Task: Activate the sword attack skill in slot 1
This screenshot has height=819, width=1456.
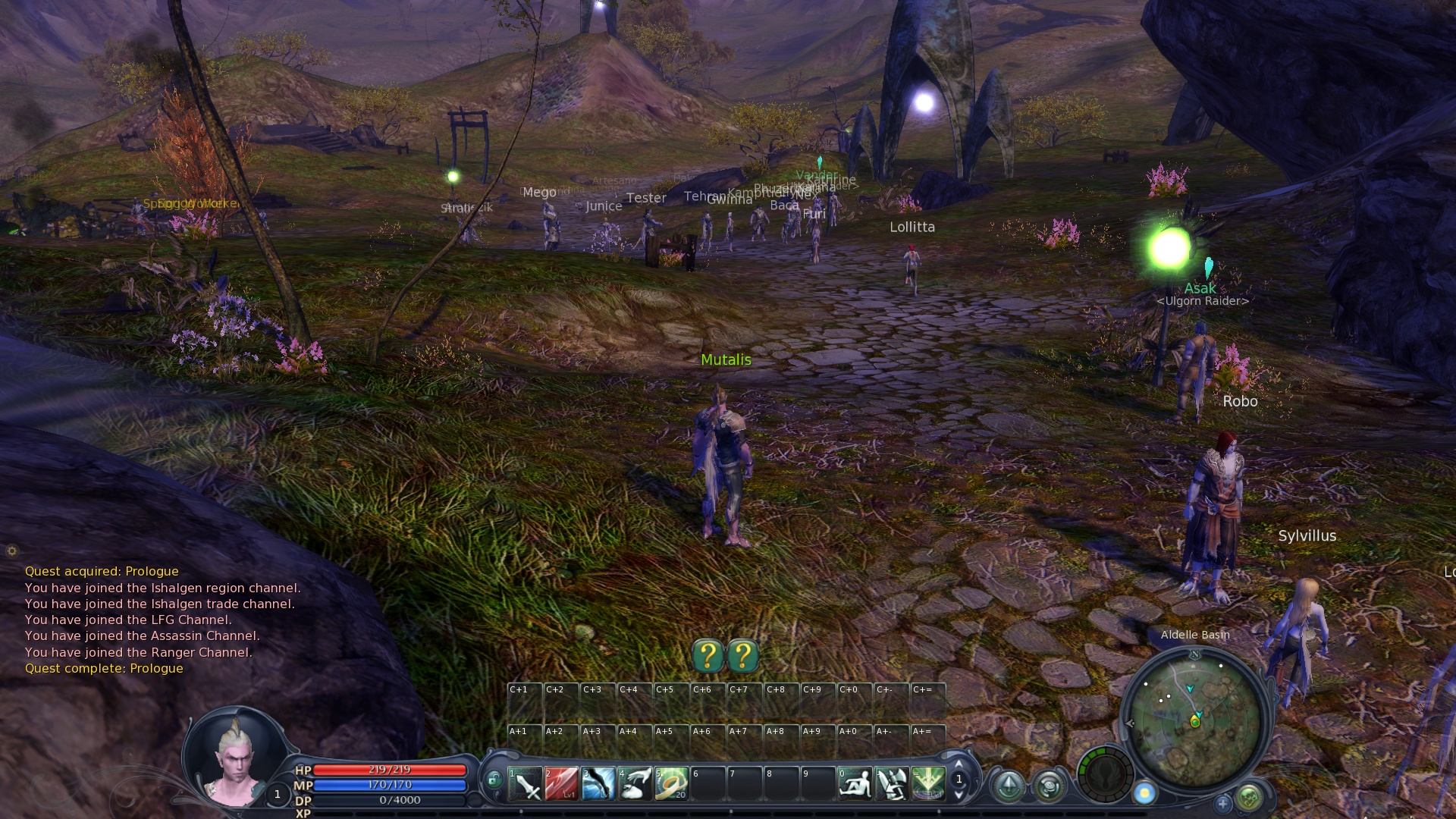Action: click(x=525, y=784)
